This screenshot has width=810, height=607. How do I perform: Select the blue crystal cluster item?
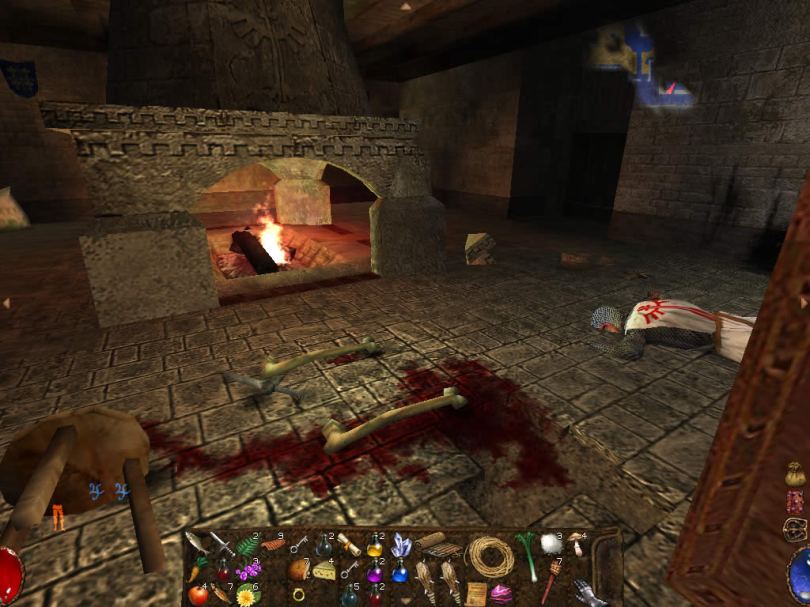click(x=401, y=544)
